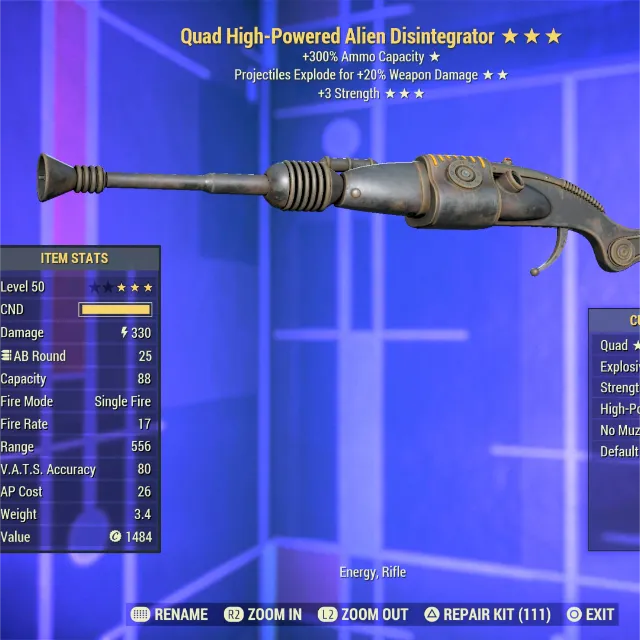Choose the Rename option

pos(170,614)
